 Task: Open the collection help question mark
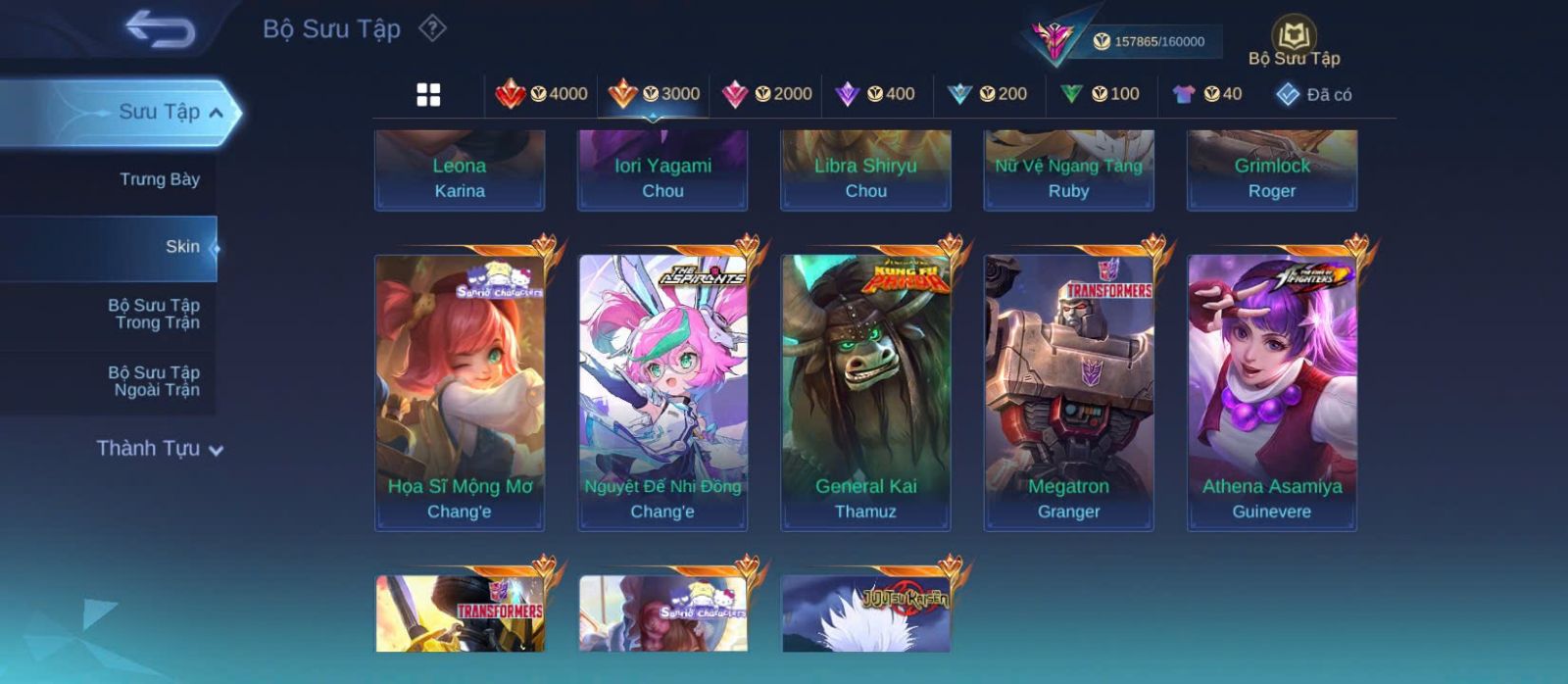(x=432, y=28)
